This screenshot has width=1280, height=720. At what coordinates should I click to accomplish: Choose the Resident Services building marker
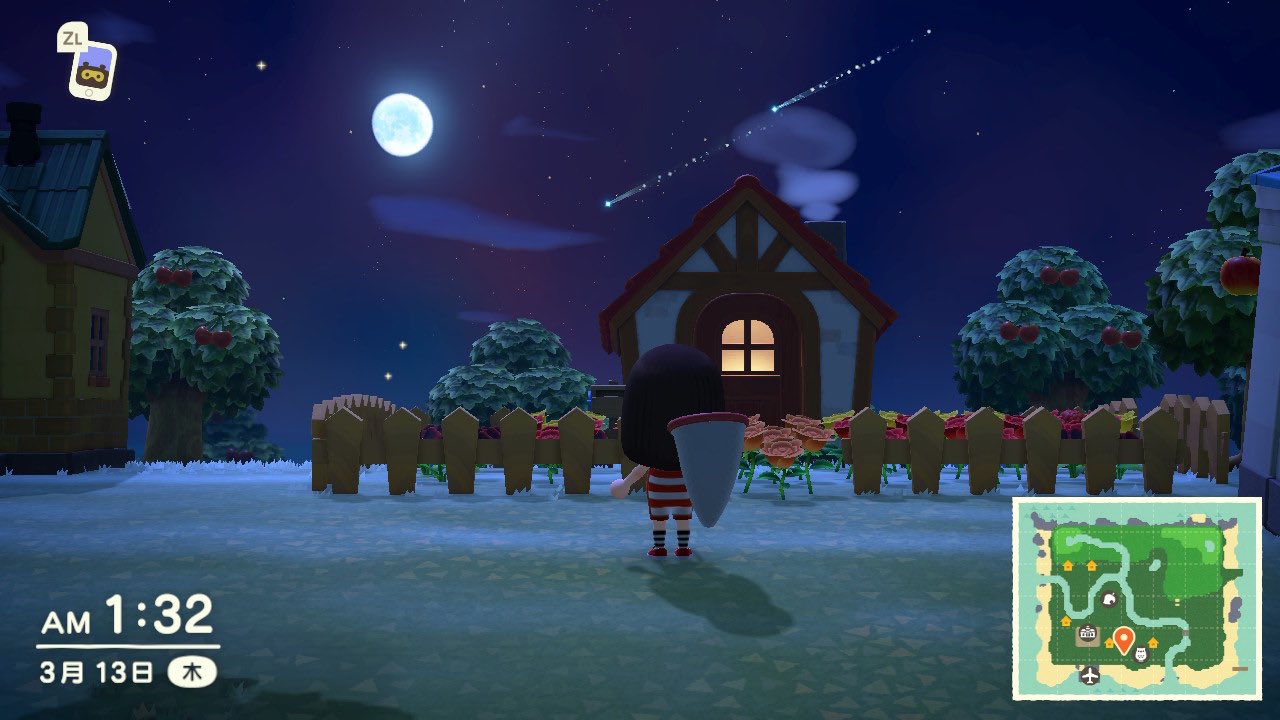coord(1087,635)
